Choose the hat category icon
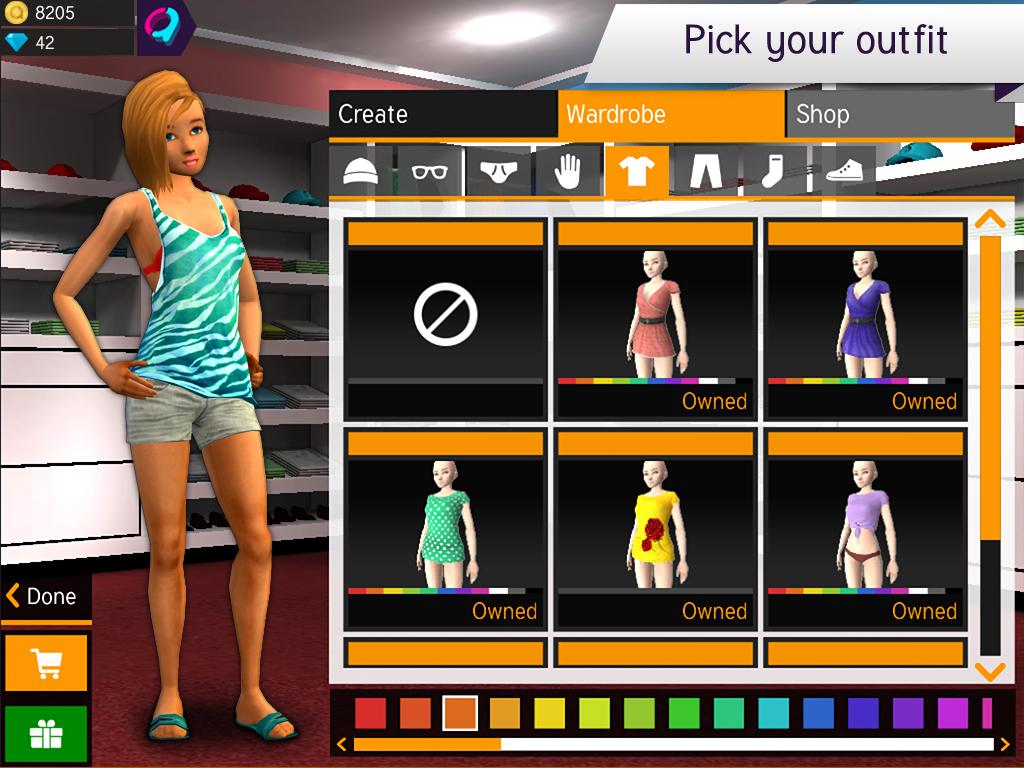 click(x=361, y=171)
